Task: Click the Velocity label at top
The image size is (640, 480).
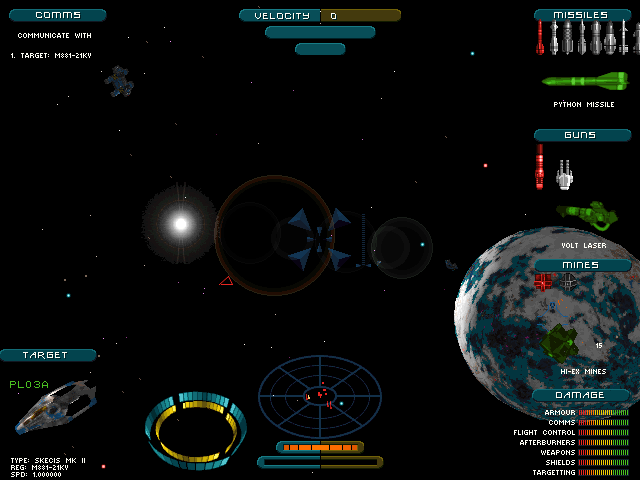Action: [x=280, y=16]
